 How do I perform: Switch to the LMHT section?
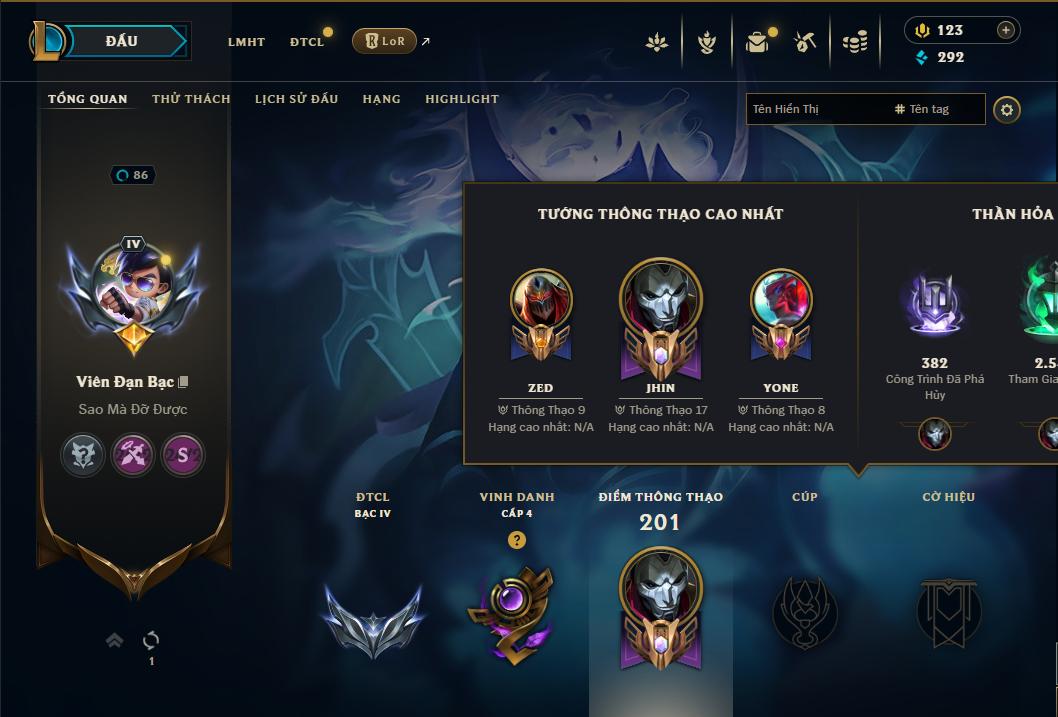[246, 42]
